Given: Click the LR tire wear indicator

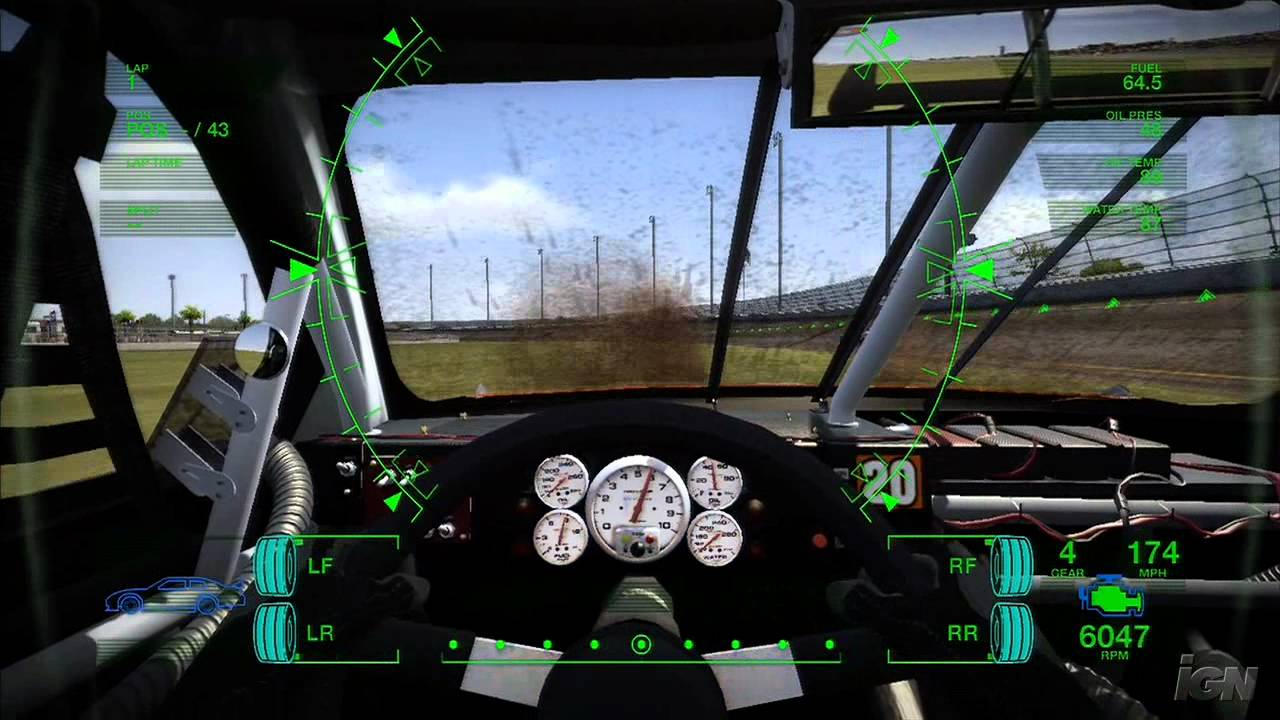Looking at the screenshot, I should pyautogui.click(x=277, y=633).
